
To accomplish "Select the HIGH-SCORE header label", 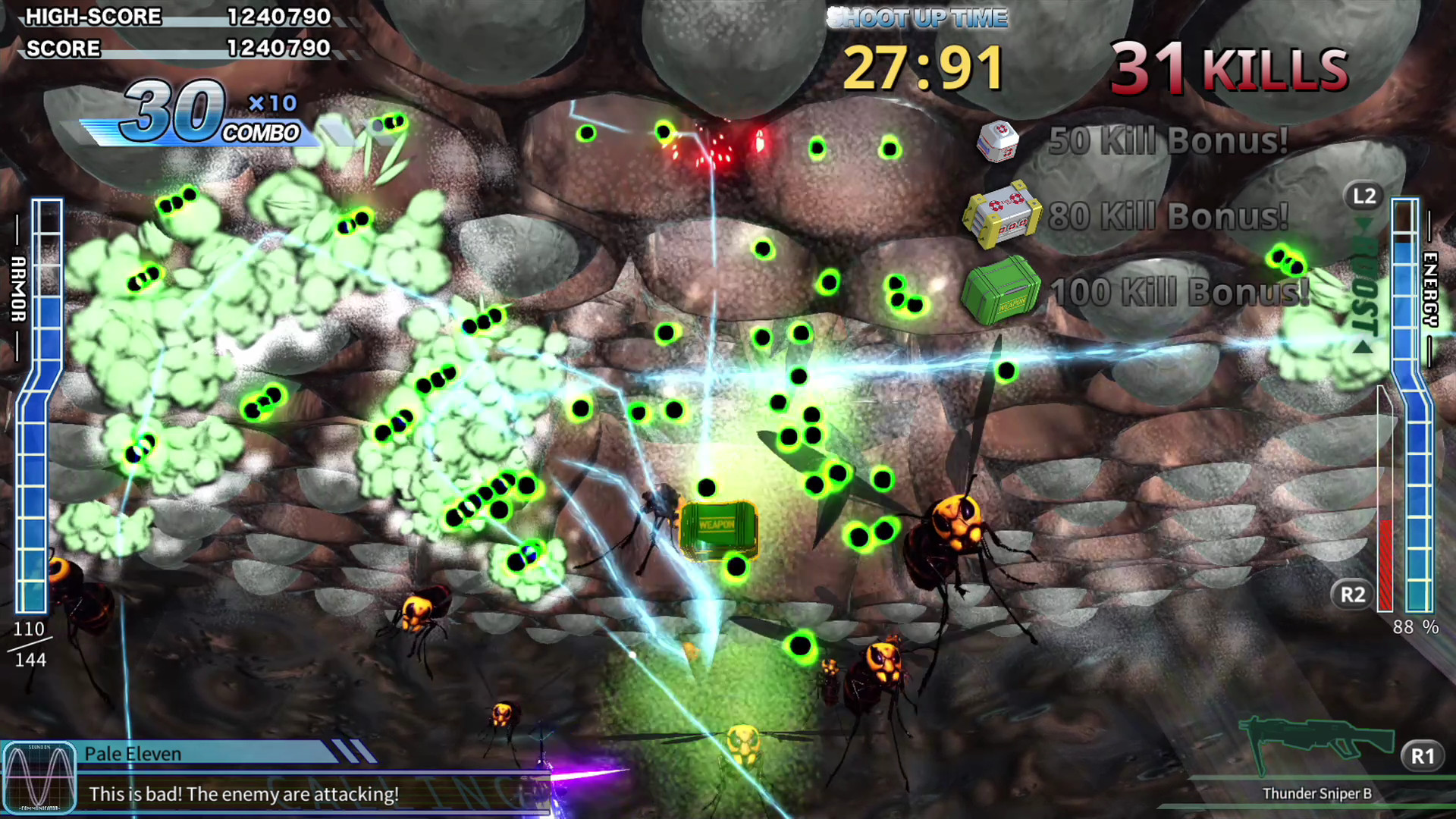I will (93, 17).
